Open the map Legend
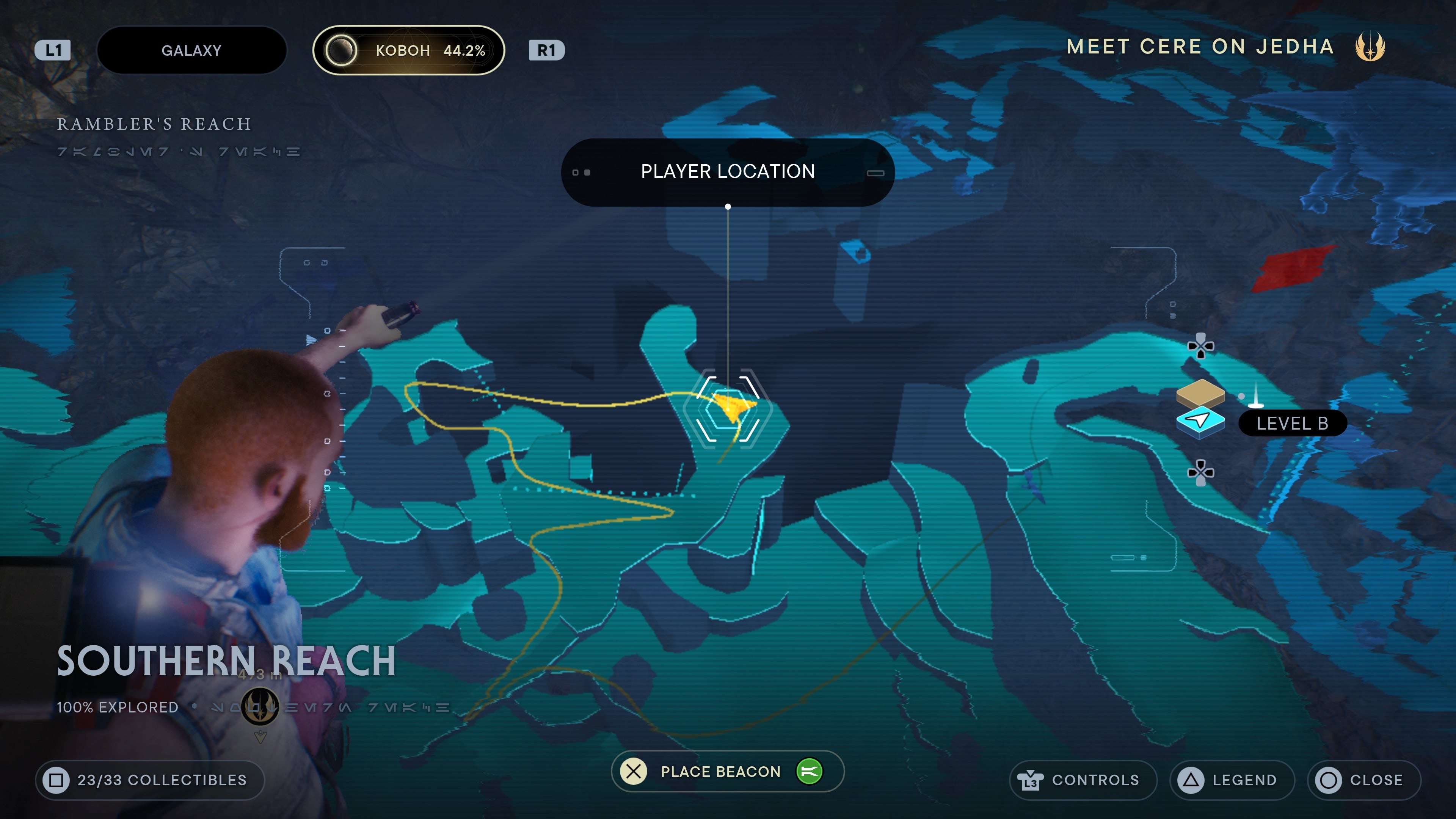 pyautogui.click(x=1232, y=780)
